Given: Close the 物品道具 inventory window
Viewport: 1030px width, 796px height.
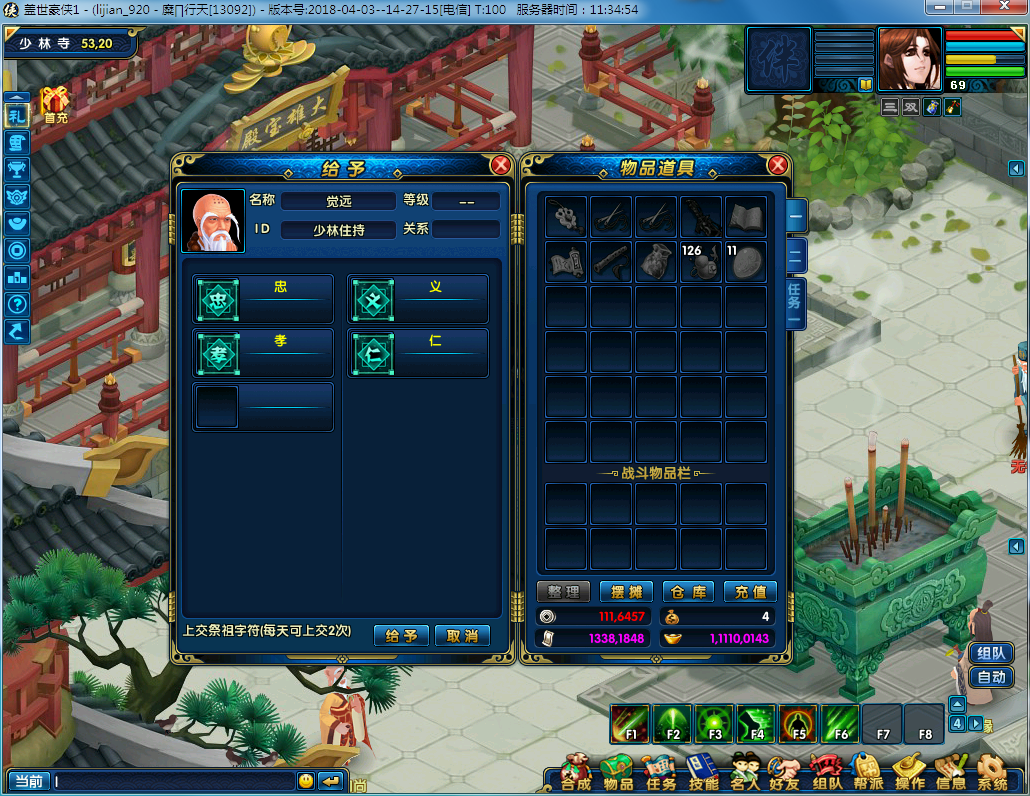Looking at the screenshot, I should pyautogui.click(x=777, y=166).
